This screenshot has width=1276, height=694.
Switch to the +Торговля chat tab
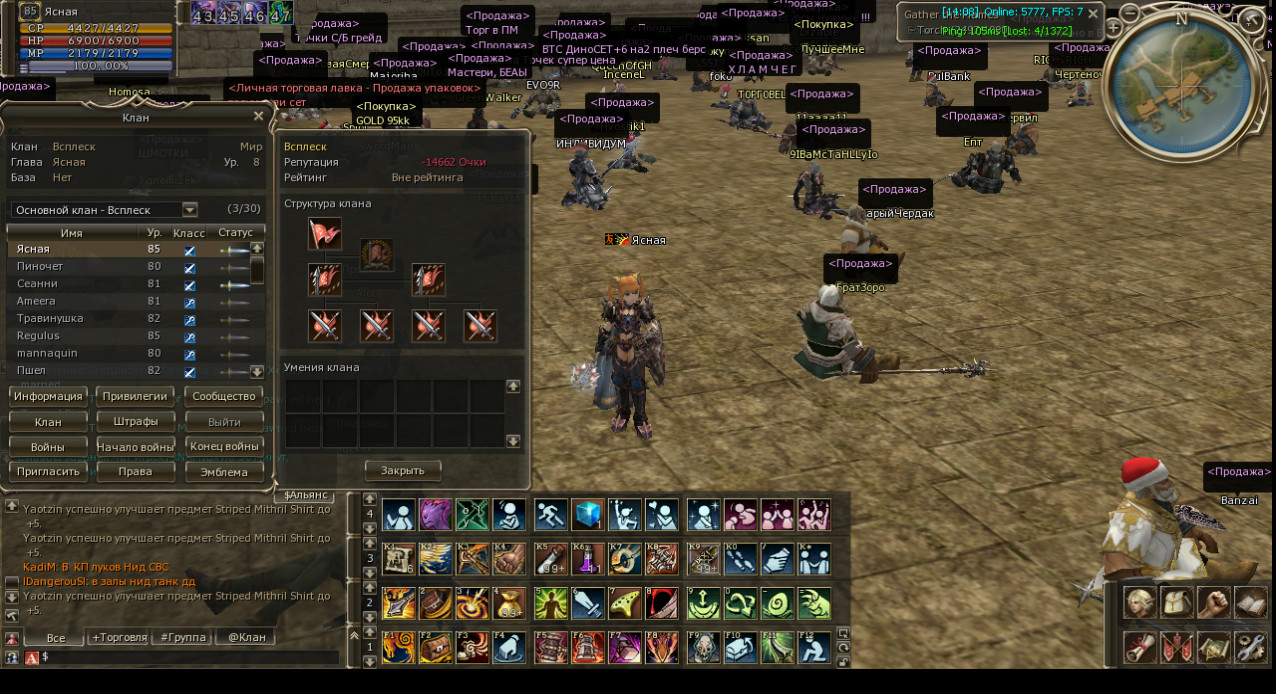(x=118, y=637)
